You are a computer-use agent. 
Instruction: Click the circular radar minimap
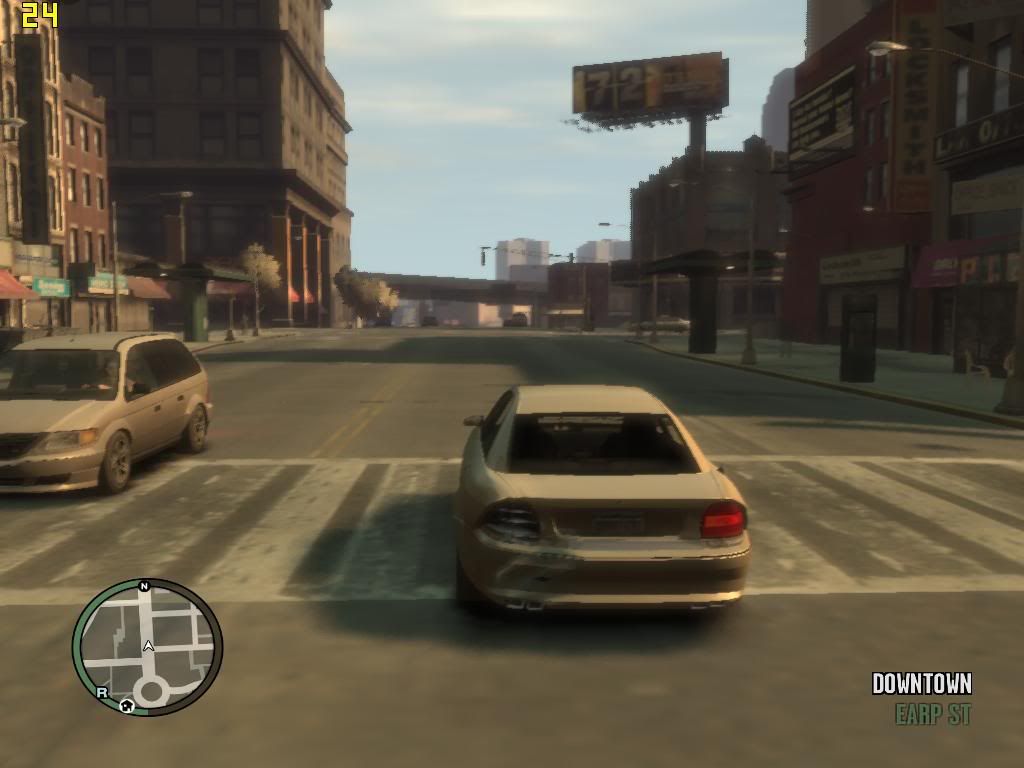pyautogui.click(x=147, y=647)
